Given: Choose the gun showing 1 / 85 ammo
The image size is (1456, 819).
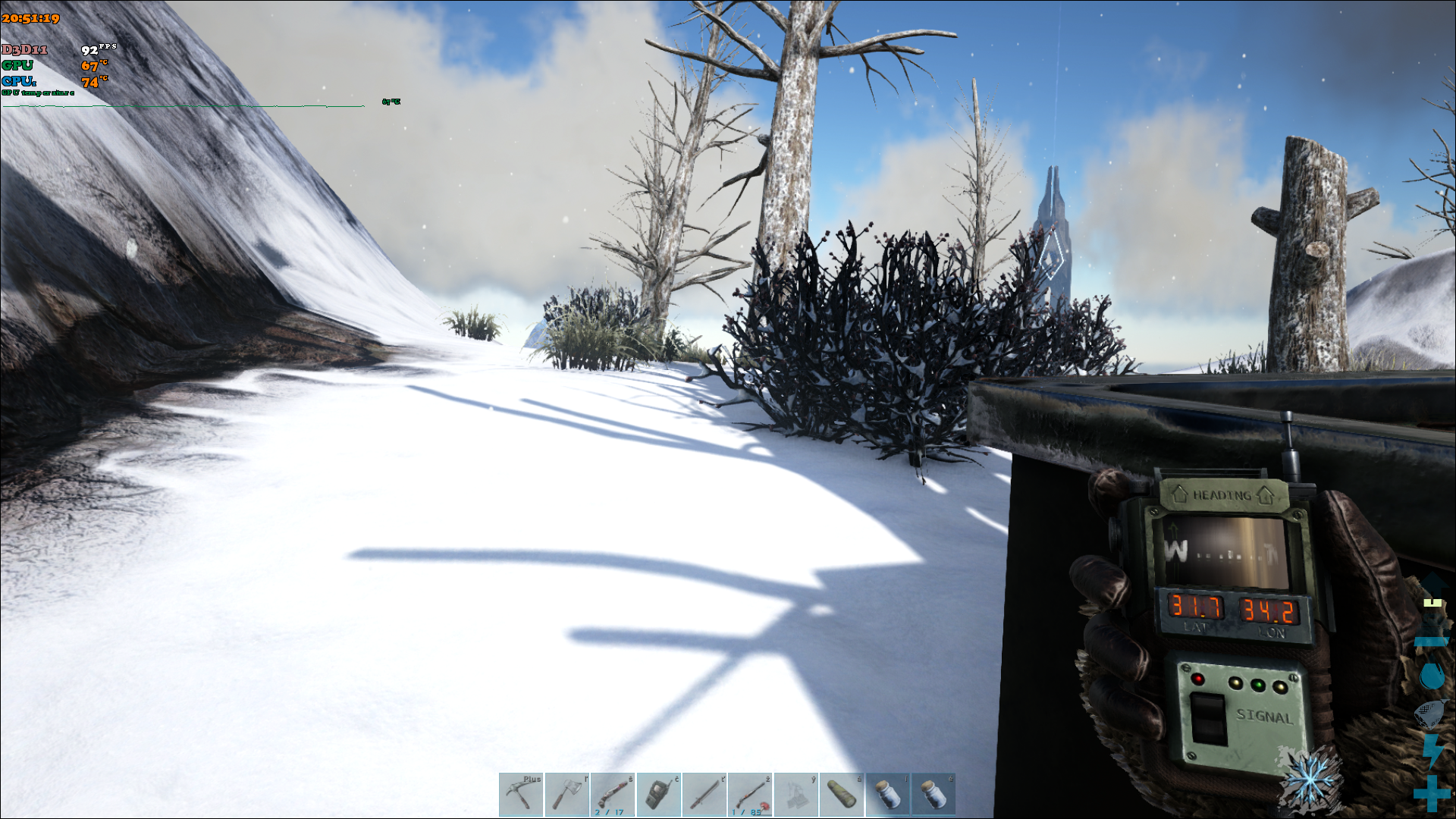Looking at the screenshot, I should [x=750, y=794].
